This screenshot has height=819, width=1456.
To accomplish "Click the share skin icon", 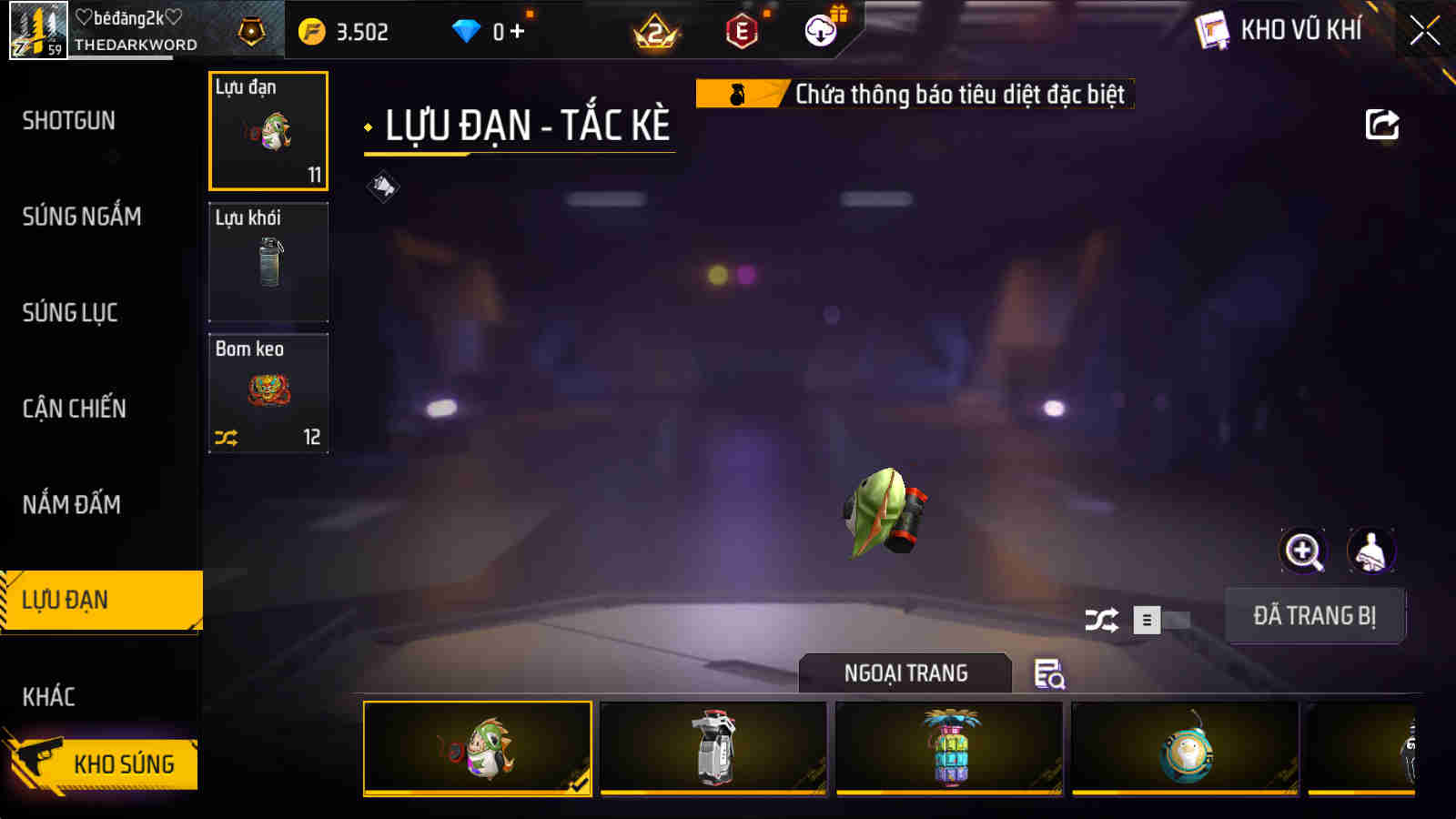I will 1381,124.
